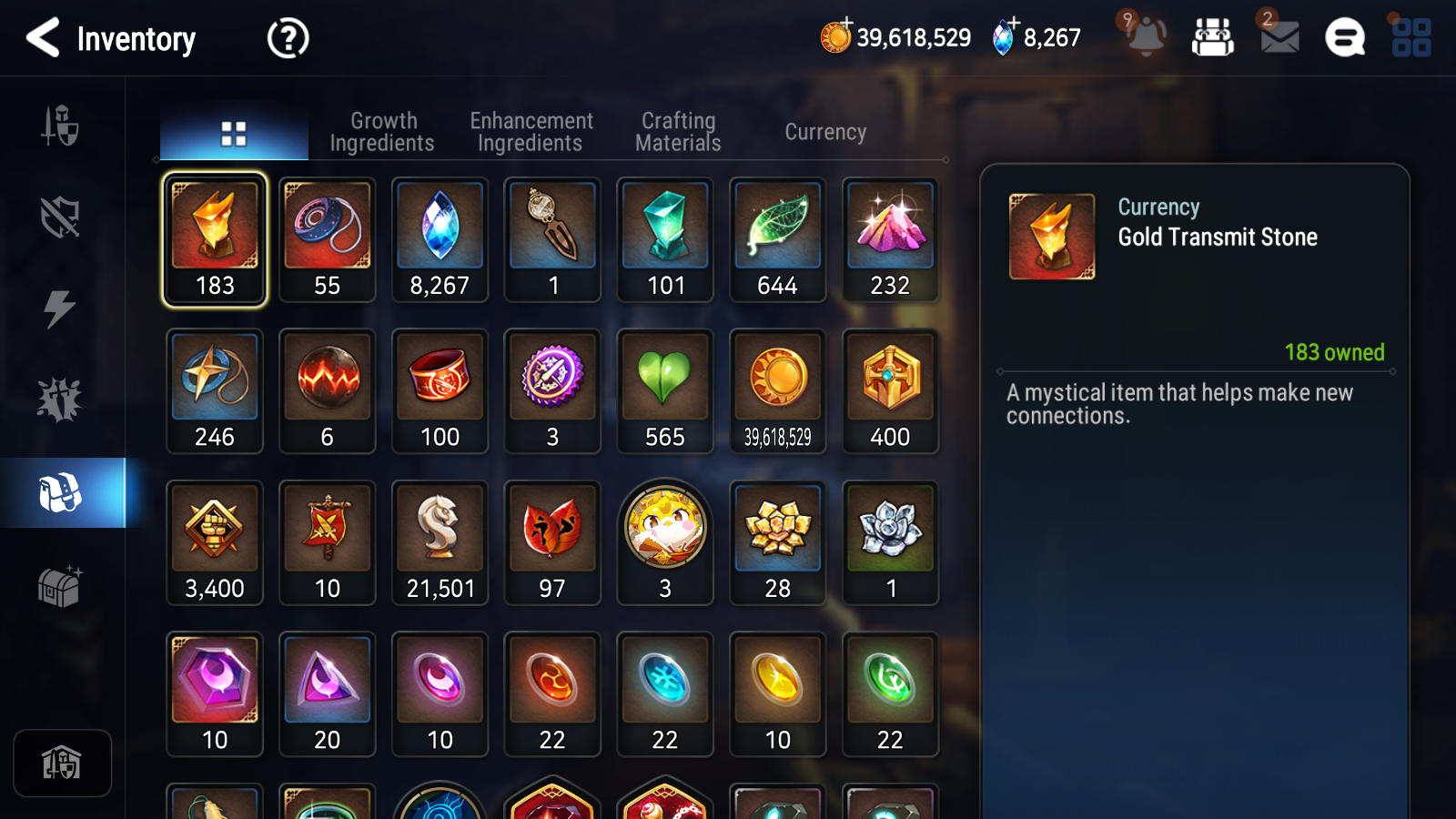Go back from the Inventory screen

(x=43, y=38)
